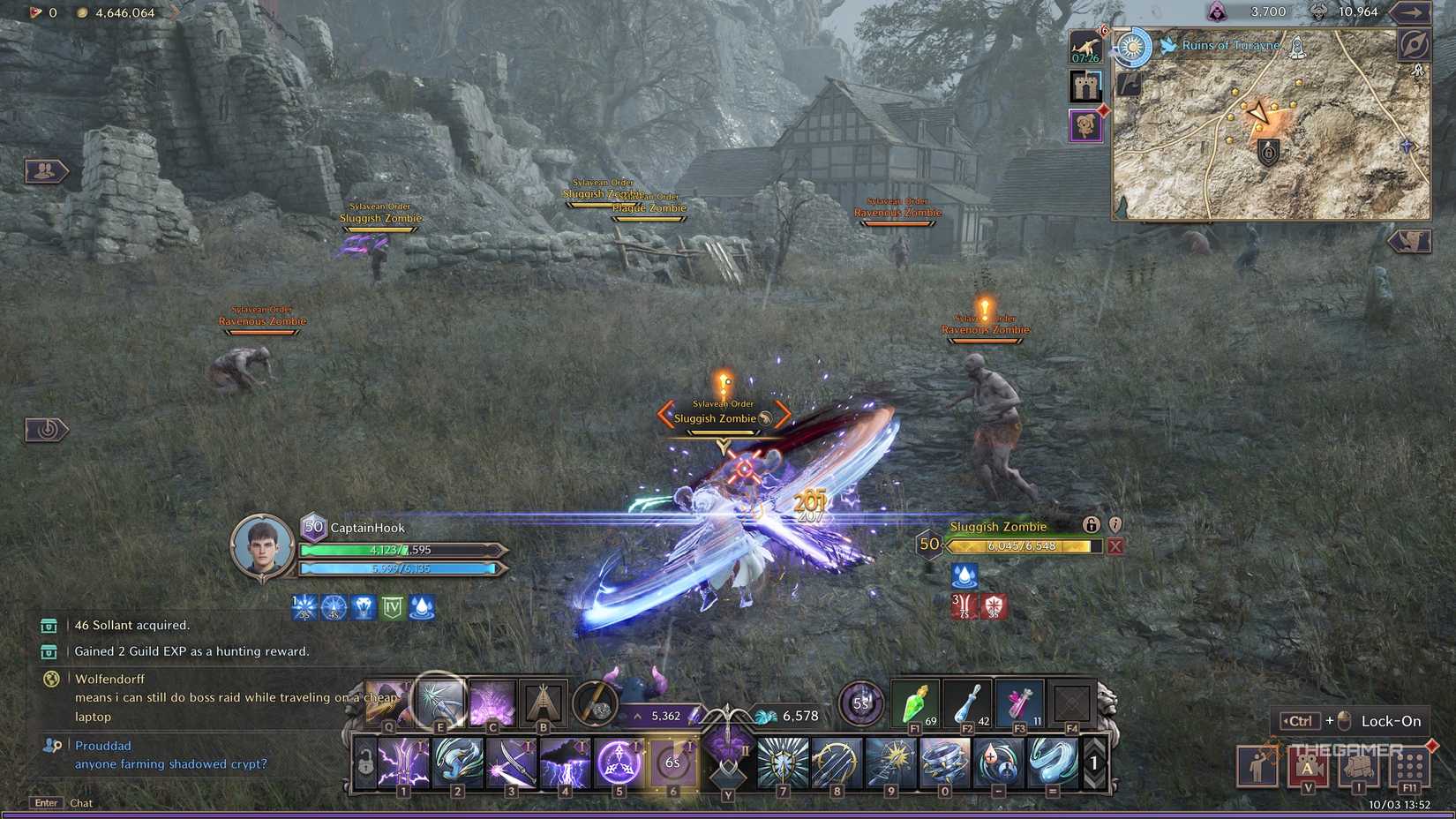The width and height of the screenshot is (1456, 819).
Task: Click player name Prouddad in chat
Action: pyautogui.click(x=102, y=745)
